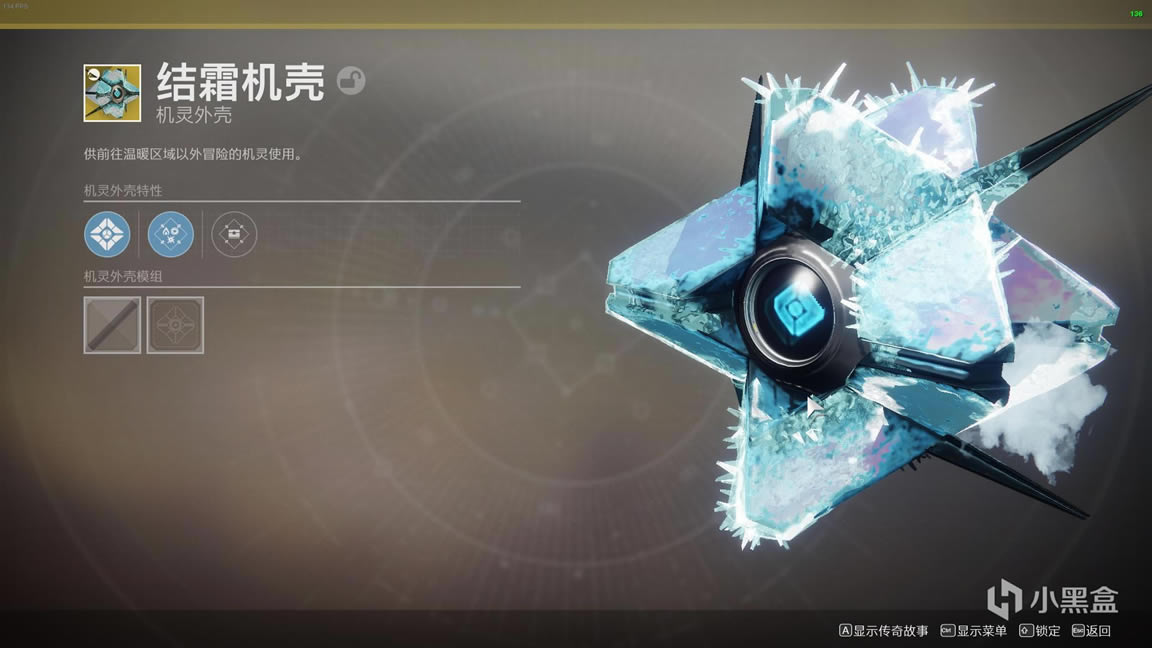Open the Ghost projection mod slot
The image size is (1152, 648).
coord(175,325)
